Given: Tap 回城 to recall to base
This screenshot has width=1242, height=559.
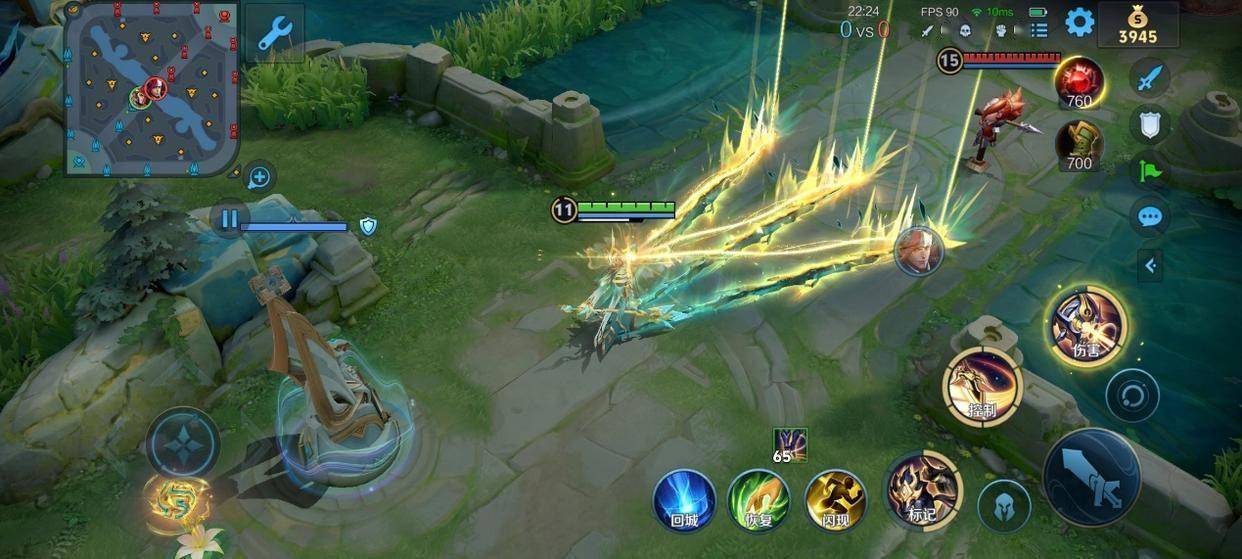Looking at the screenshot, I should tap(684, 499).
